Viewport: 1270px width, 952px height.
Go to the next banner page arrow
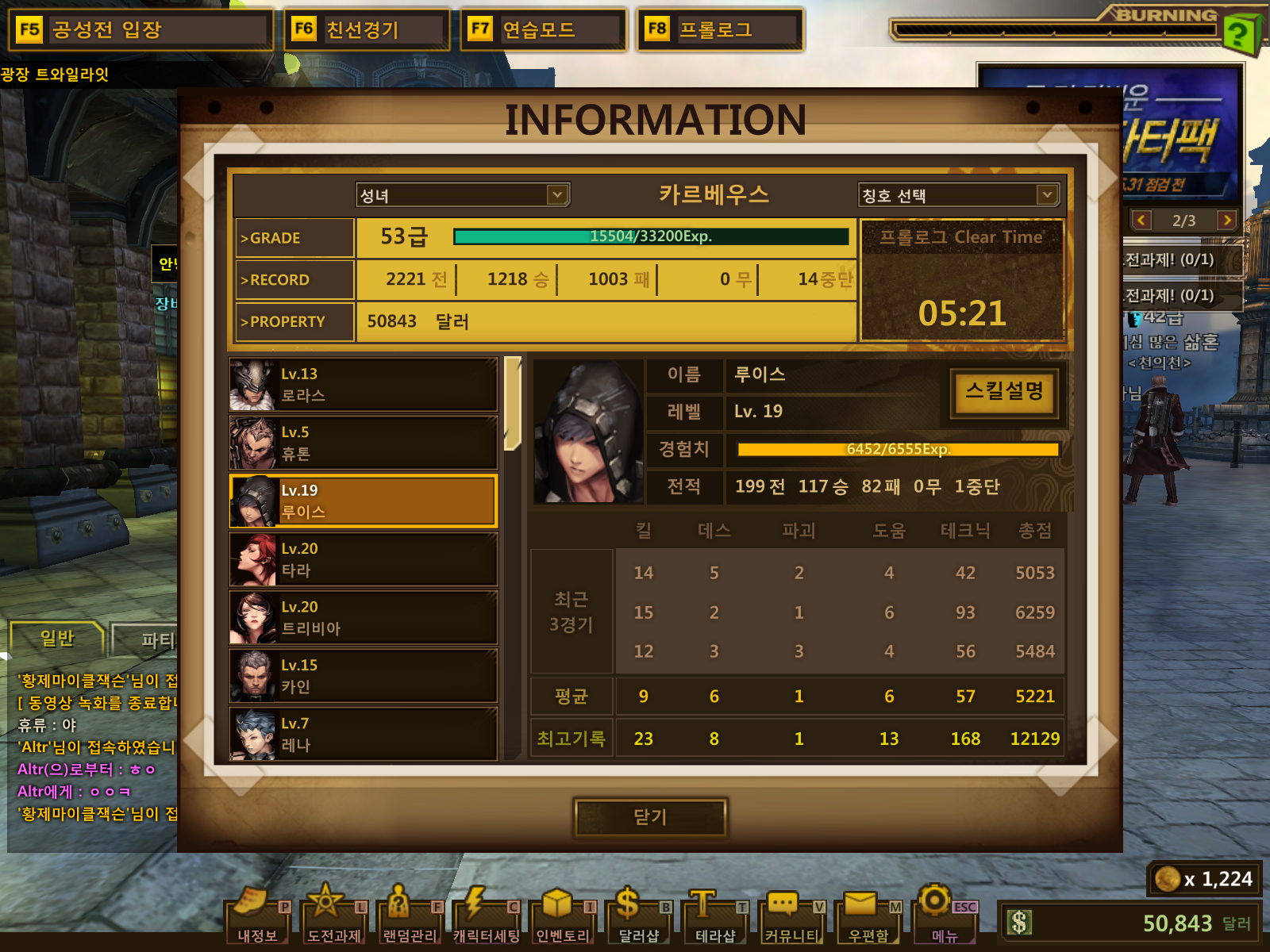1226,220
